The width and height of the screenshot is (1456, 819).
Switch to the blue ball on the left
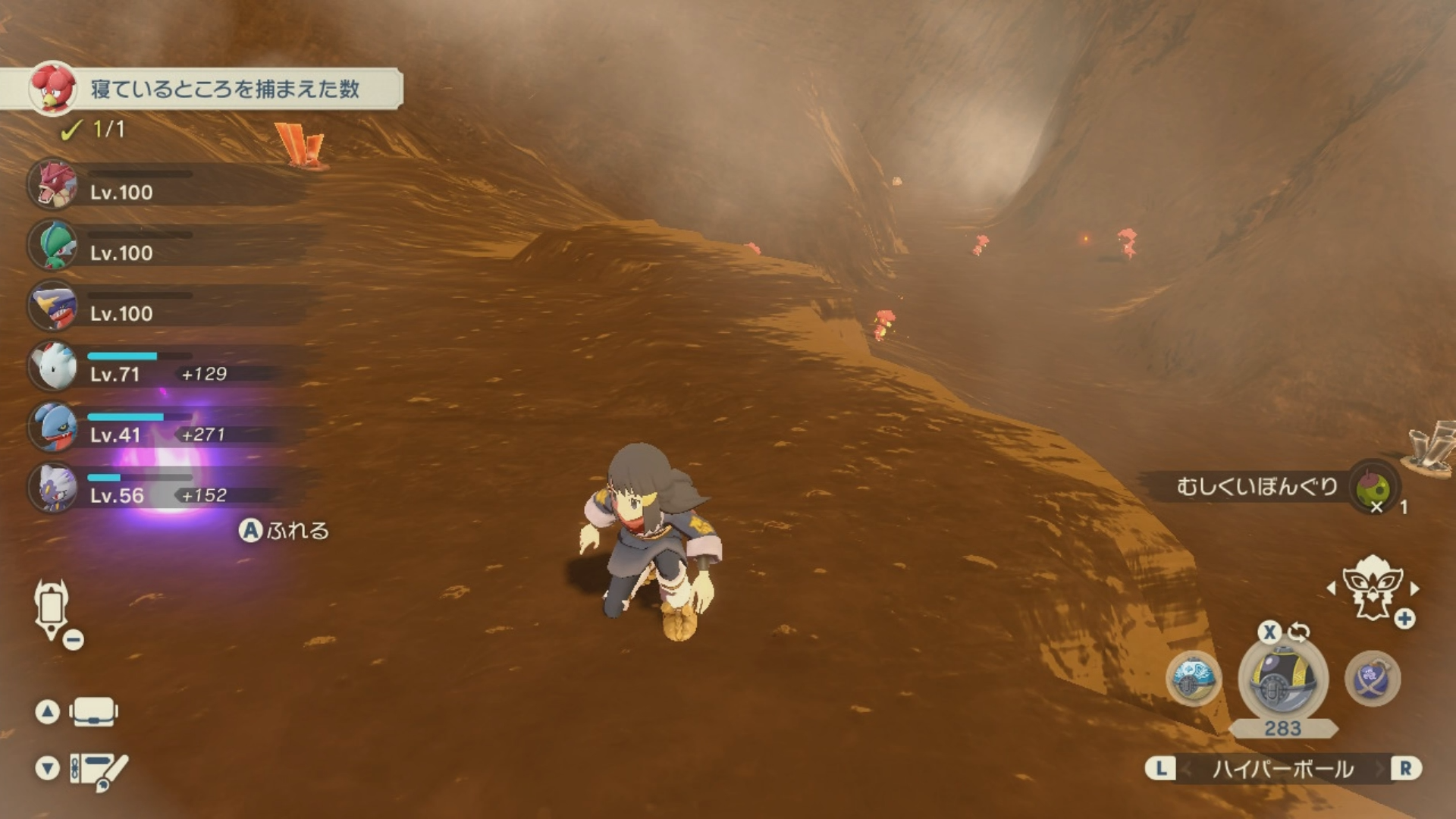pos(1193,679)
